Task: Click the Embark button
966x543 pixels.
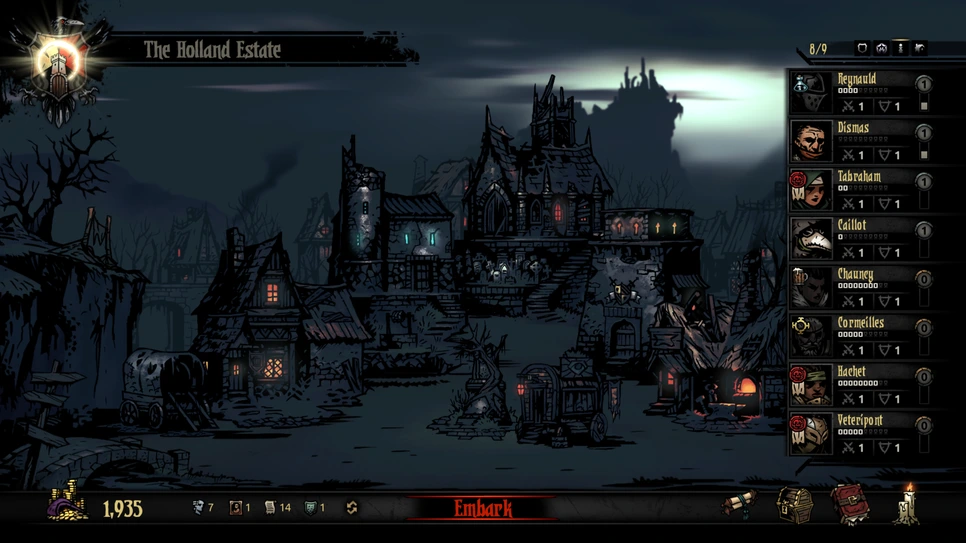Action: click(x=483, y=508)
